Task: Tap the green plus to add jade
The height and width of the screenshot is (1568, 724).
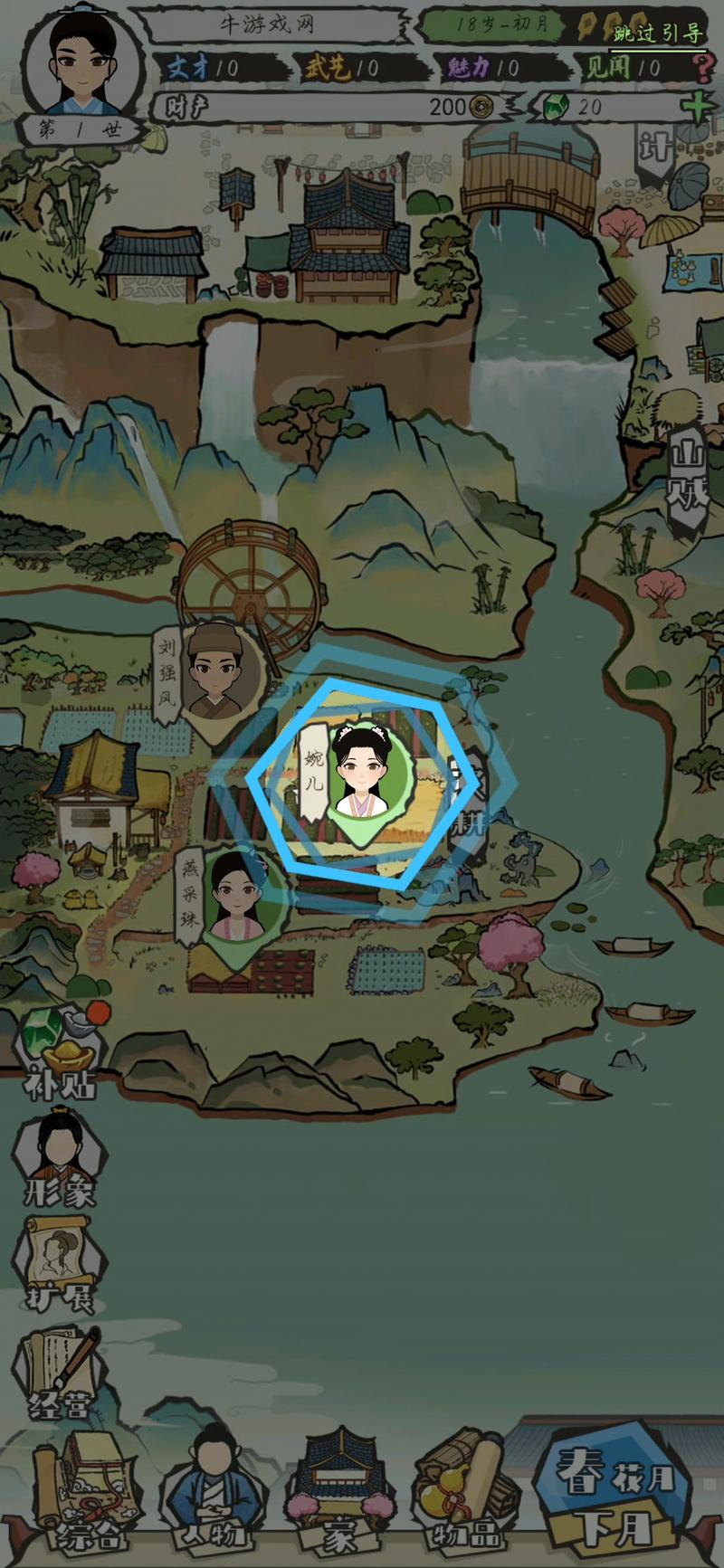Action: pyautogui.click(x=697, y=107)
